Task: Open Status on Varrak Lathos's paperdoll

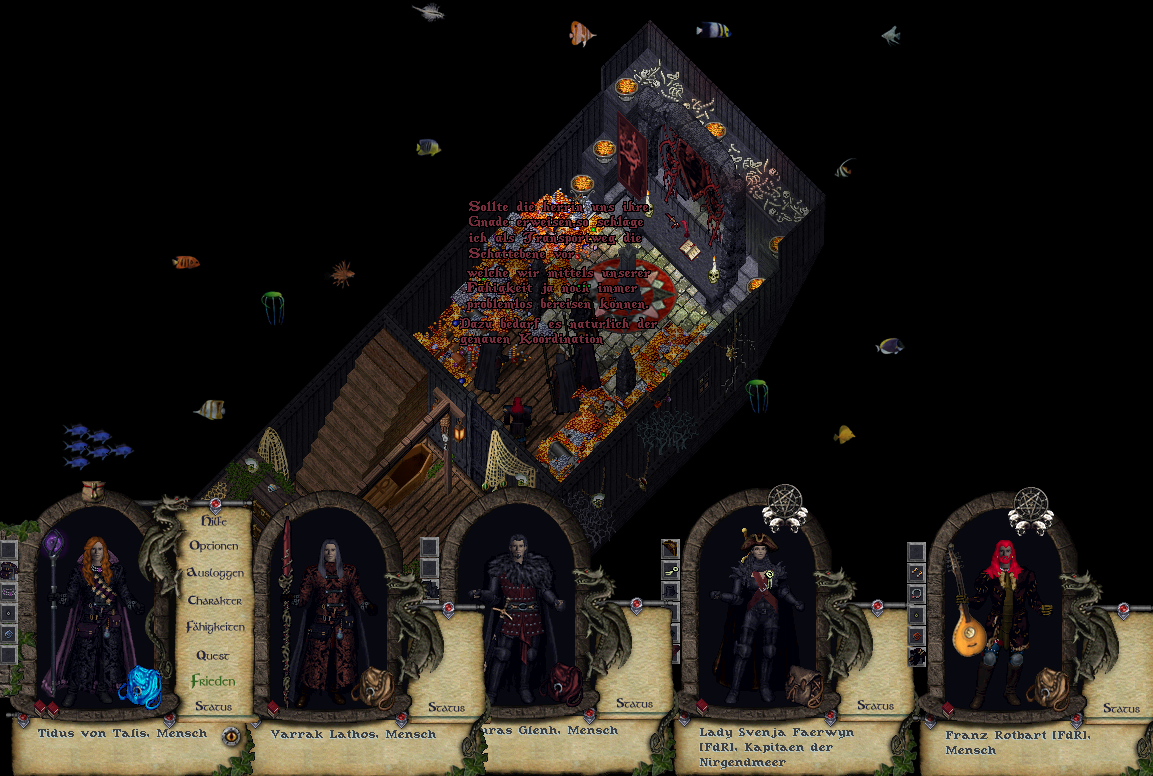Action: pyautogui.click(x=446, y=707)
